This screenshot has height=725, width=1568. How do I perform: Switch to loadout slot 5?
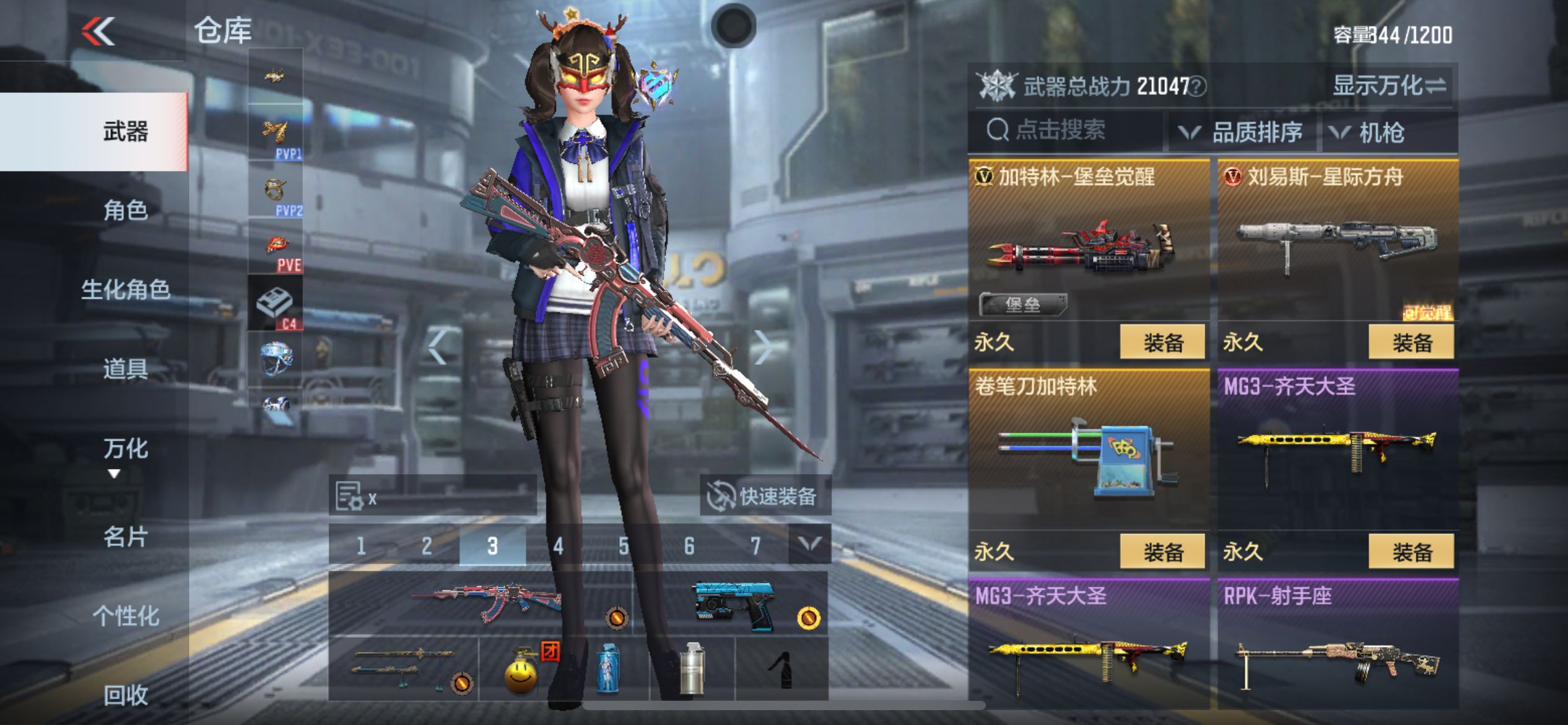click(624, 546)
